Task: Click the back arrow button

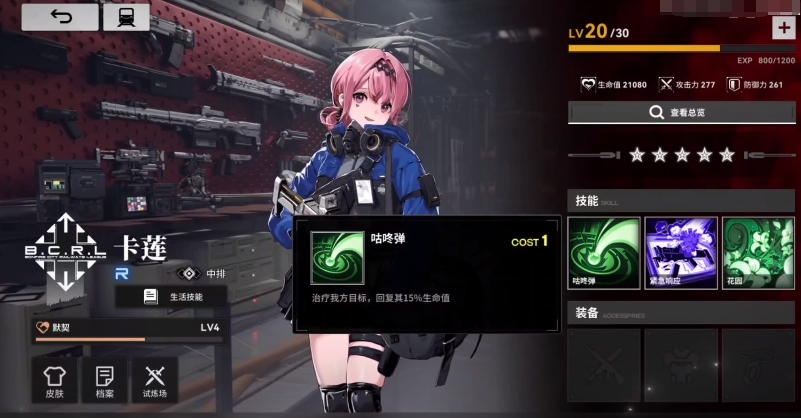Action: coord(60,17)
